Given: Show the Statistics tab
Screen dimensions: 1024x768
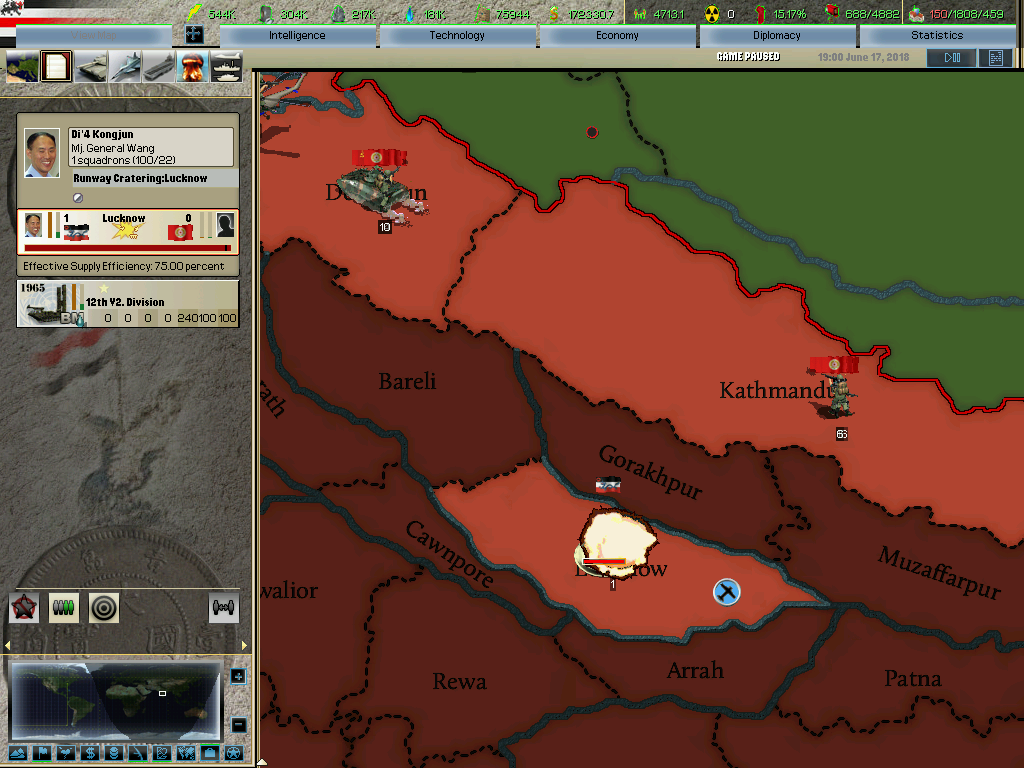Looking at the screenshot, I should click(x=937, y=36).
